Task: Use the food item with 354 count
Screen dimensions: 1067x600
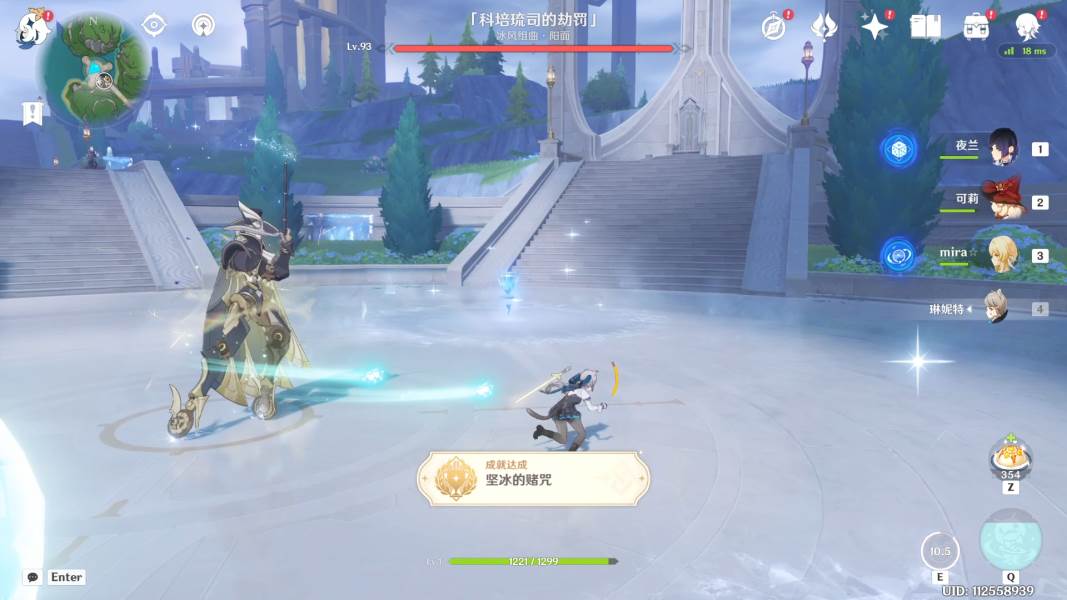Action: click(1010, 457)
